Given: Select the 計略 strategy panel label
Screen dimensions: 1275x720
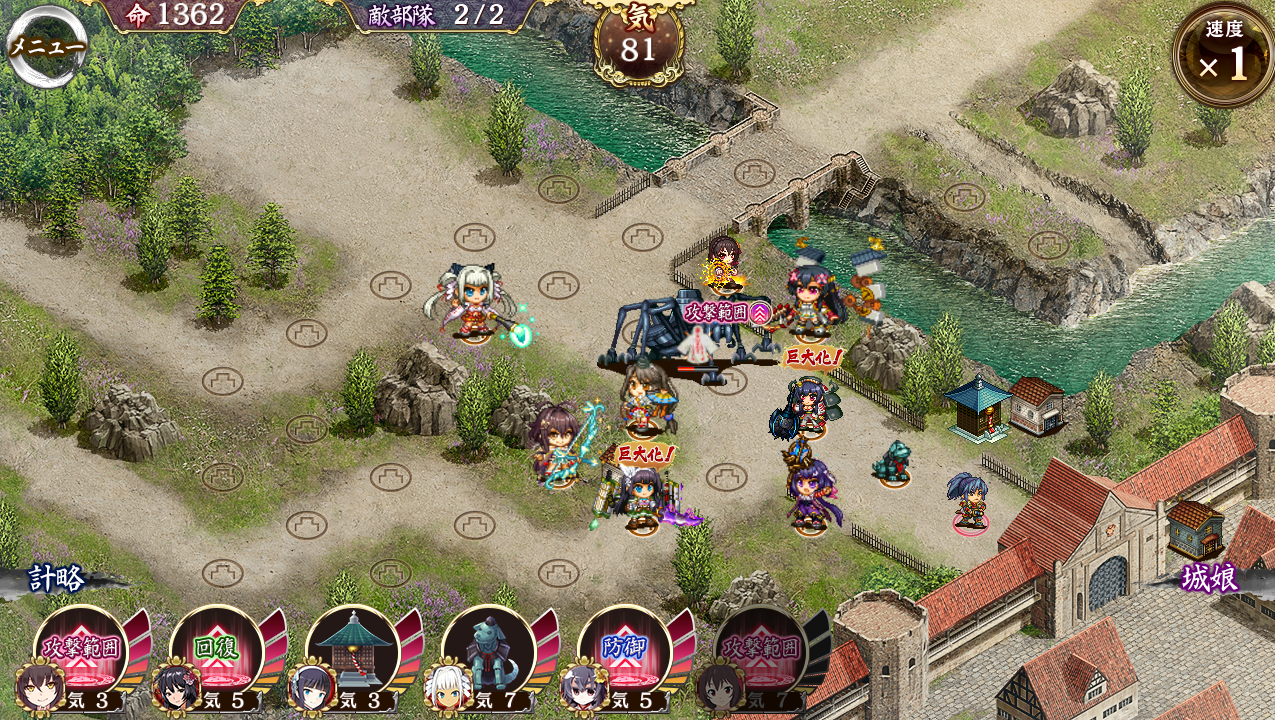Looking at the screenshot, I should 58,578.
